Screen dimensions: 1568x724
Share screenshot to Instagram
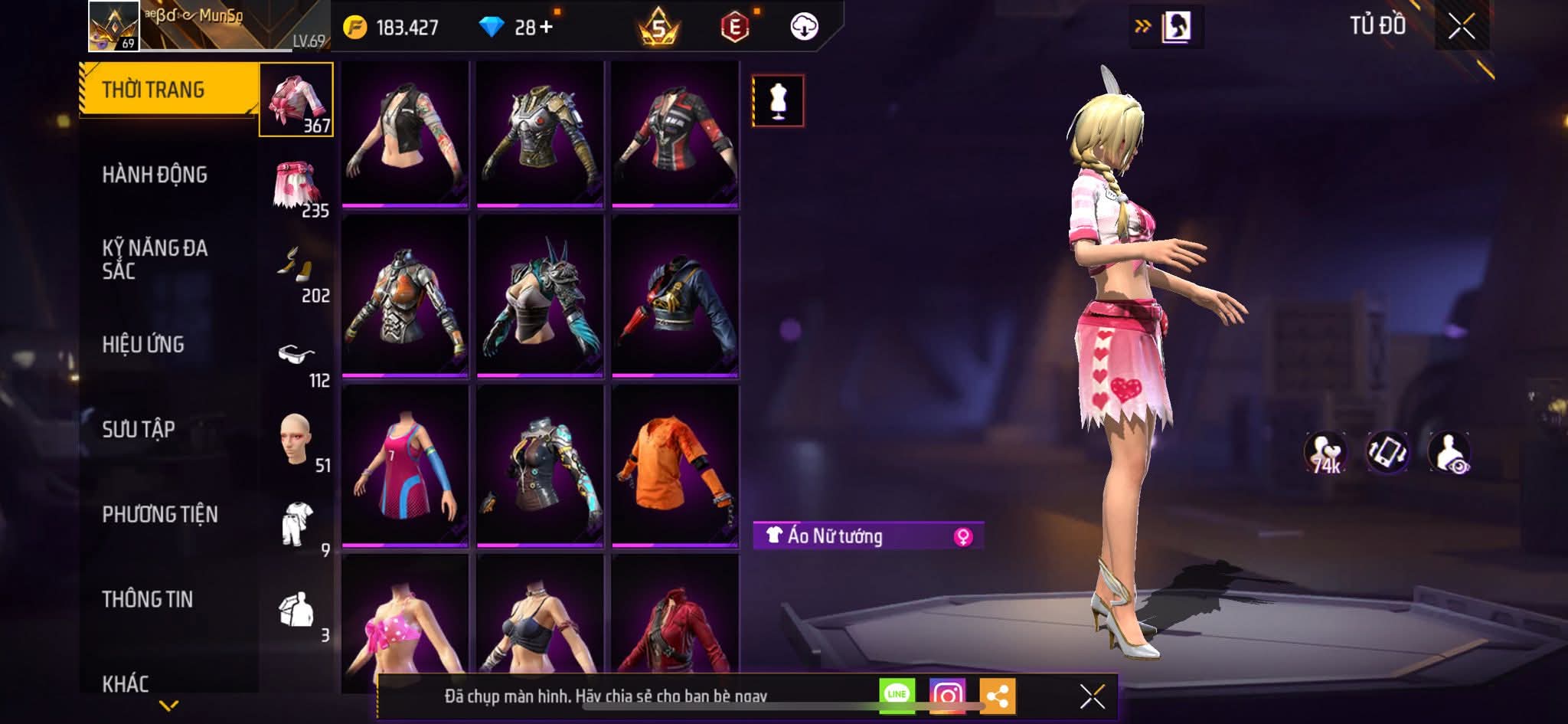click(947, 695)
